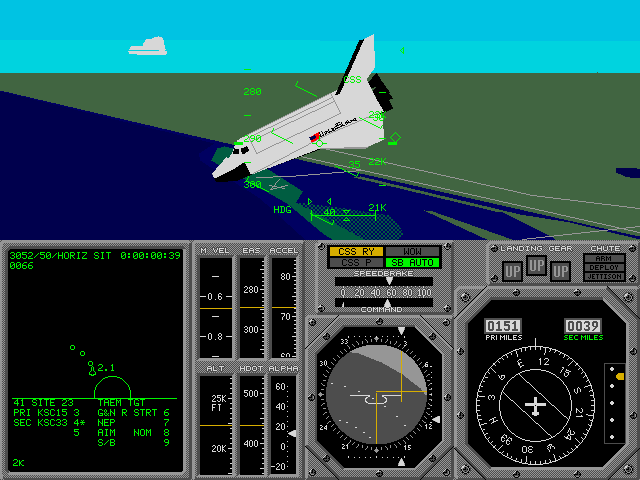Screen dimensions: 640x480
Task: Click the WOW indicator button
Action: (x=410, y=252)
